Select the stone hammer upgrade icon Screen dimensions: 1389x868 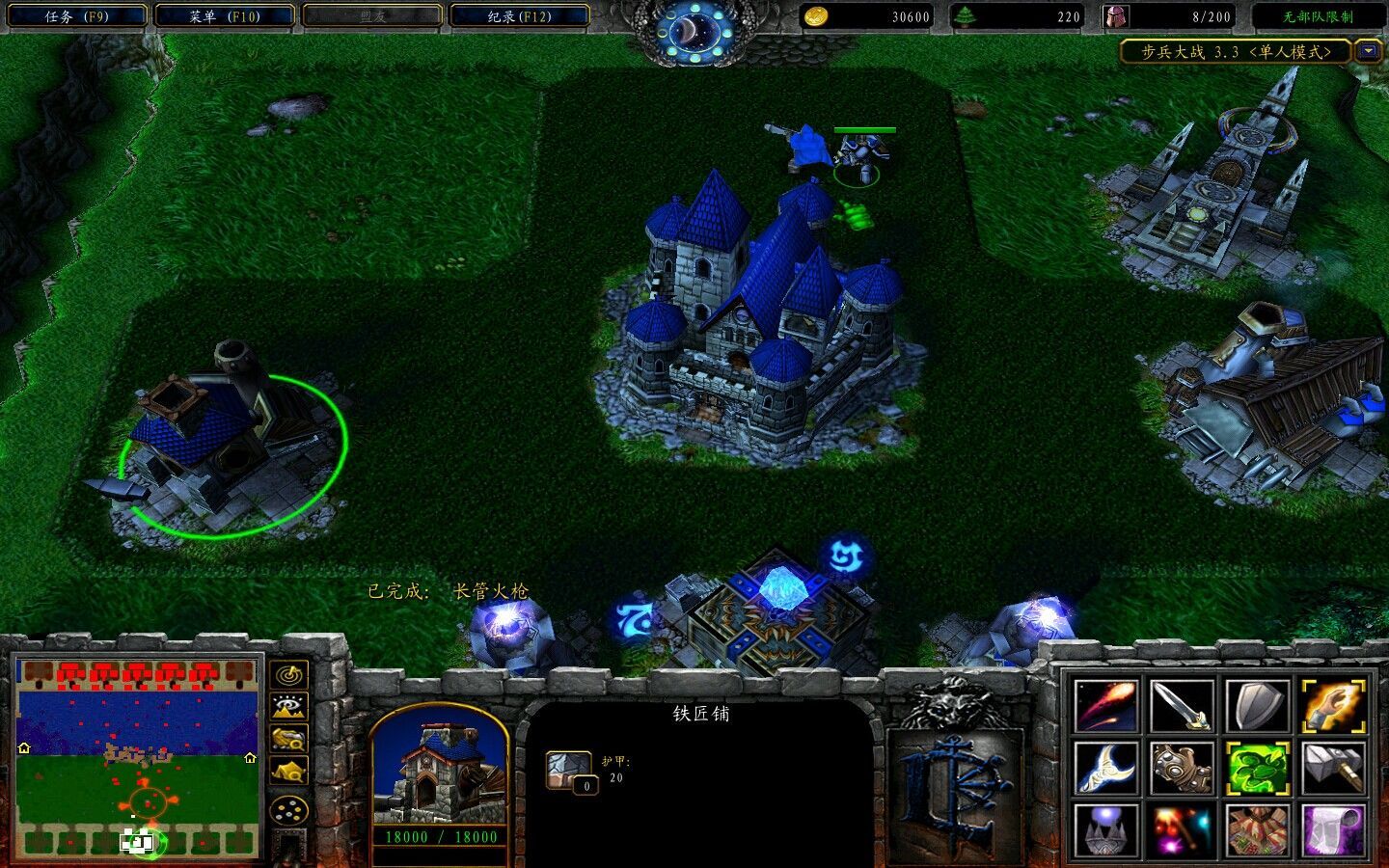[1334, 768]
